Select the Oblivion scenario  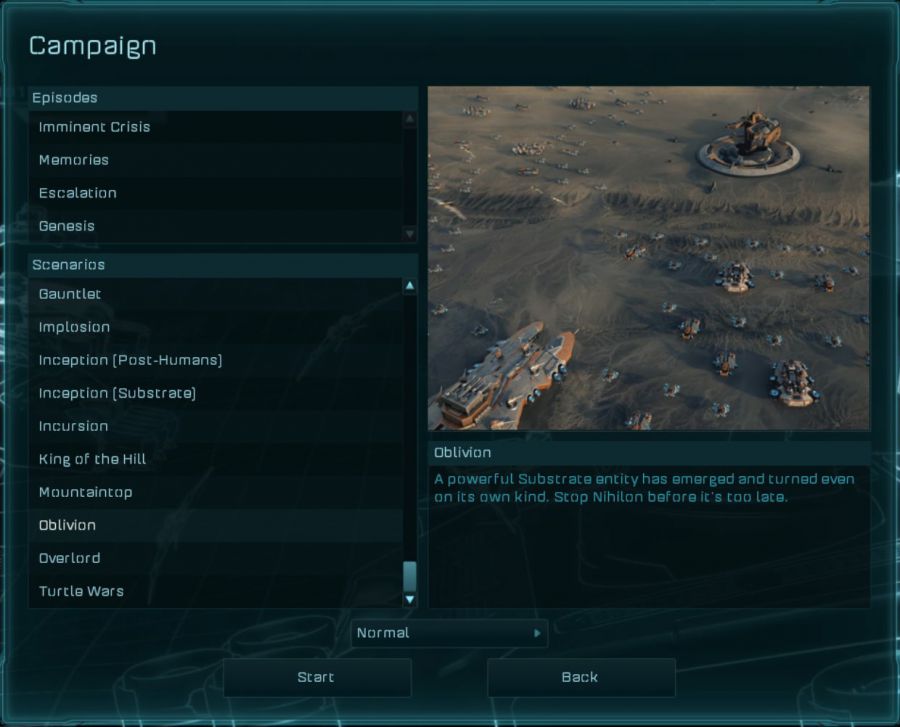[67, 525]
